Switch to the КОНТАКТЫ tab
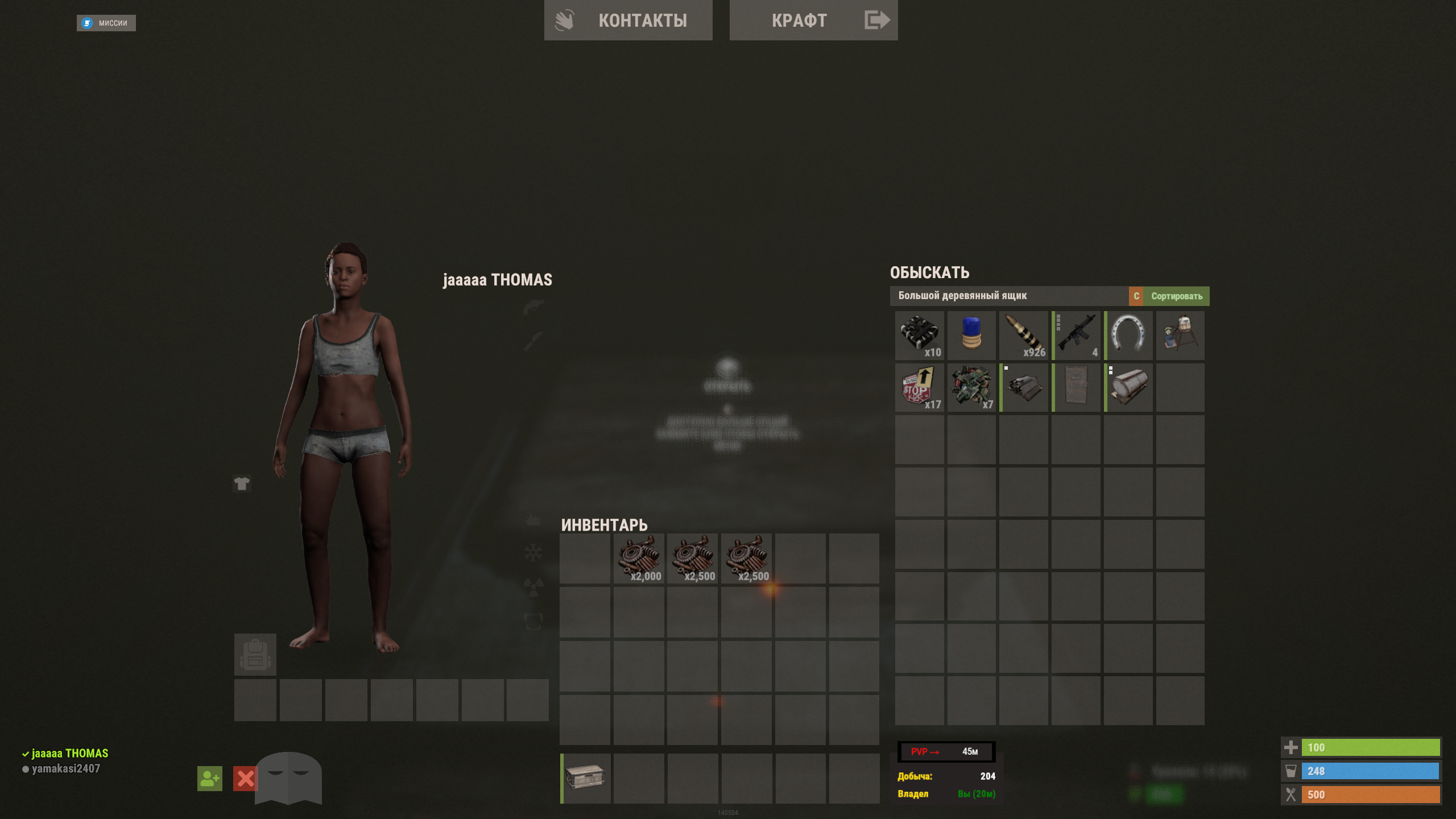 tap(627, 20)
